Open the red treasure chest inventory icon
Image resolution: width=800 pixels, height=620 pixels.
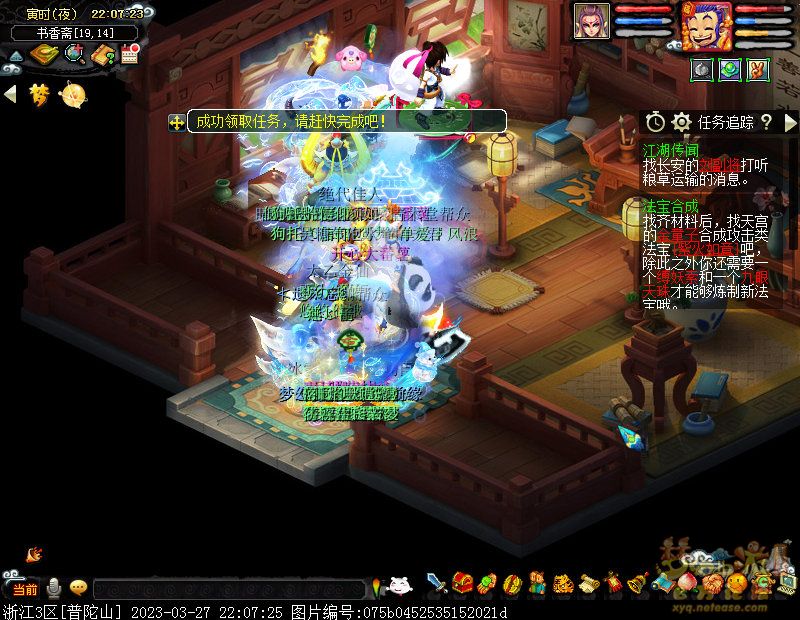(x=462, y=582)
